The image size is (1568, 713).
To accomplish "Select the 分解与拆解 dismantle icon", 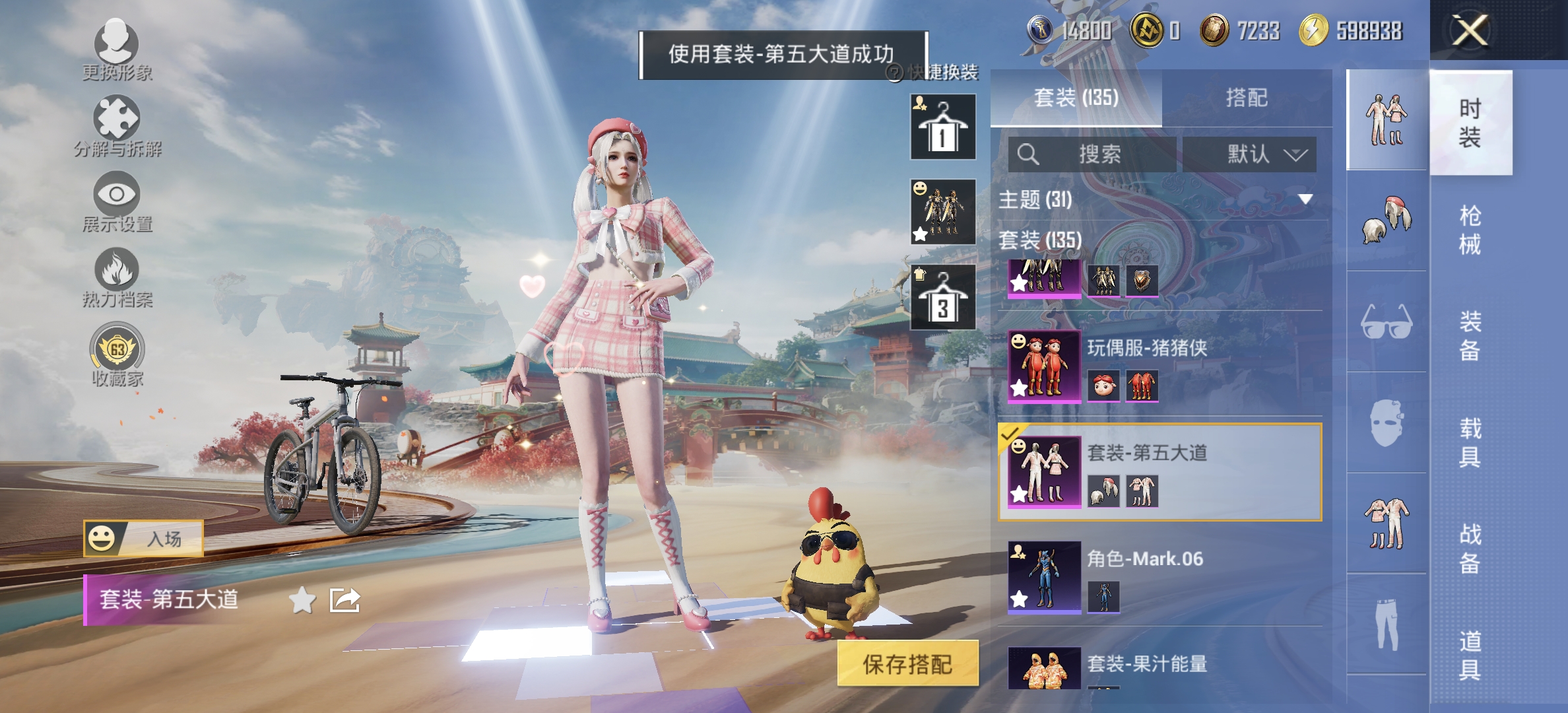I will tap(115, 122).
